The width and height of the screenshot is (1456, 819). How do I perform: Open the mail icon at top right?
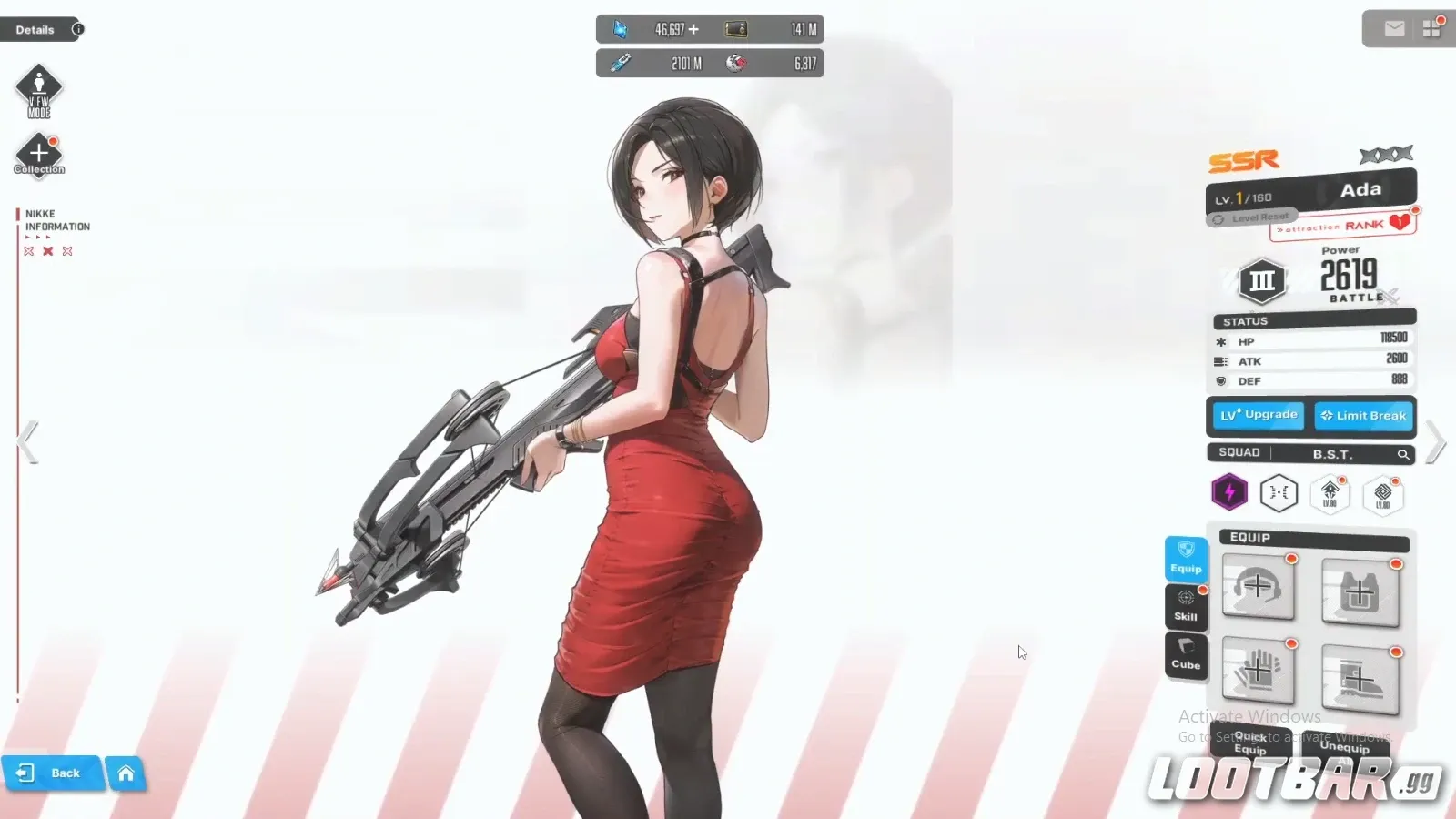pos(1393,28)
